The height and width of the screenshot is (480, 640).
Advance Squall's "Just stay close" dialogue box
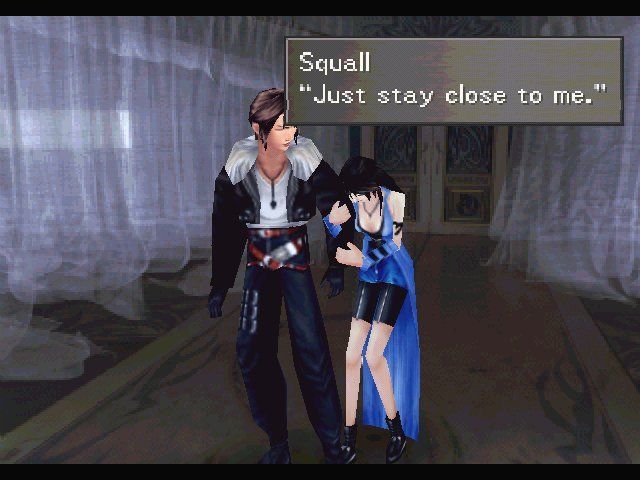point(454,80)
